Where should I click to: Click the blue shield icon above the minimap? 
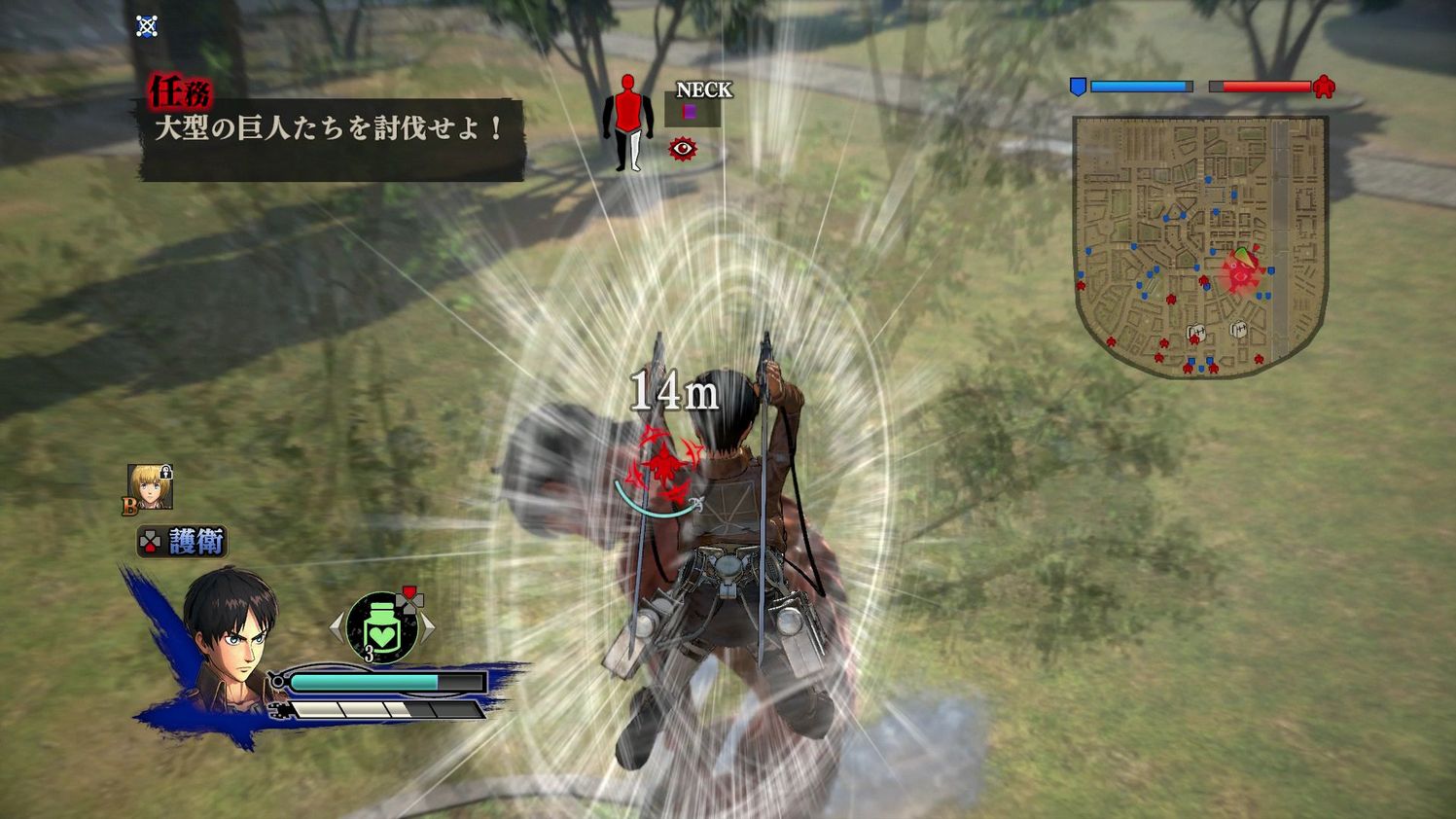[1080, 87]
